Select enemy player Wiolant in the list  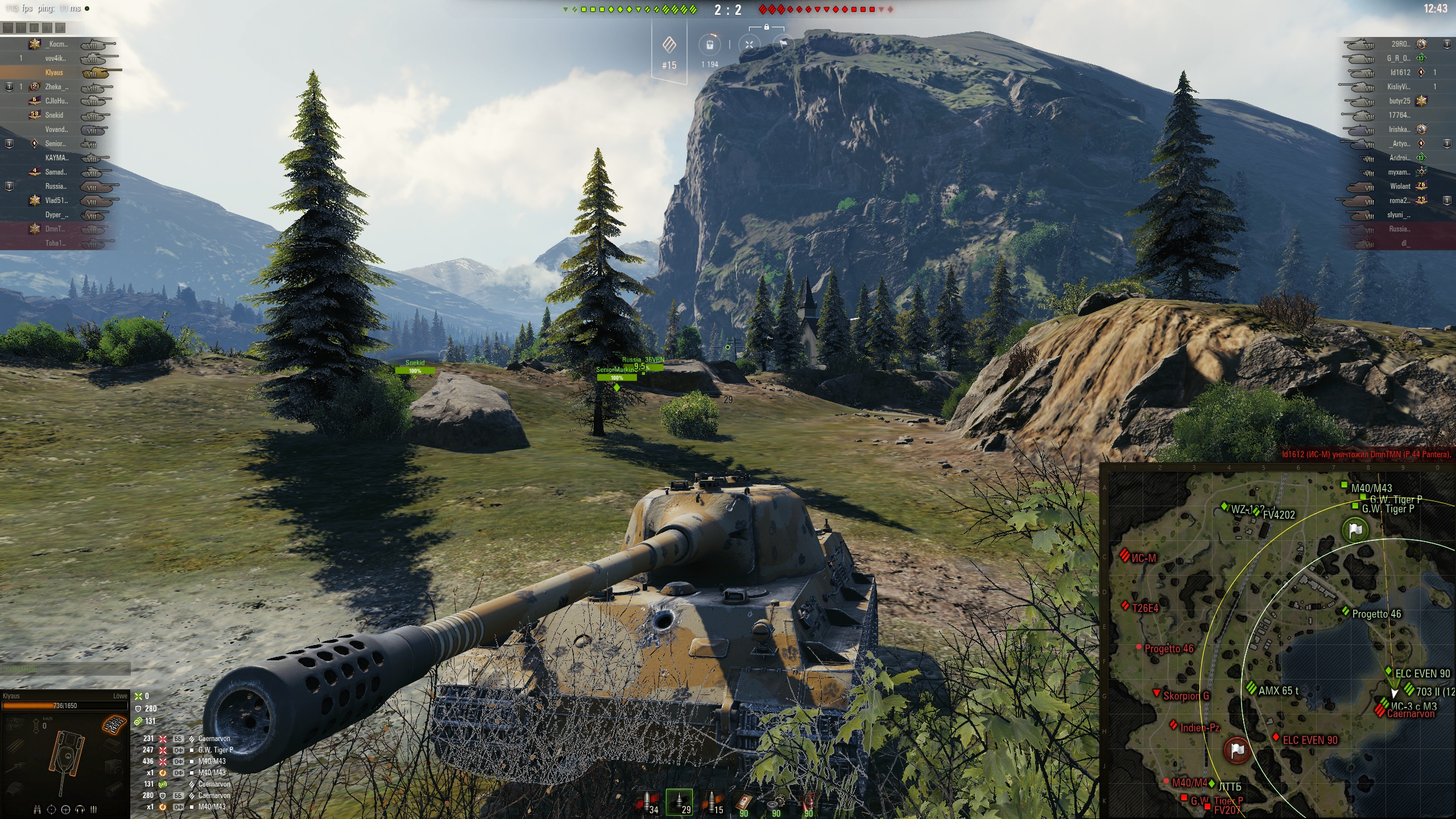(x=1400, y=187)
